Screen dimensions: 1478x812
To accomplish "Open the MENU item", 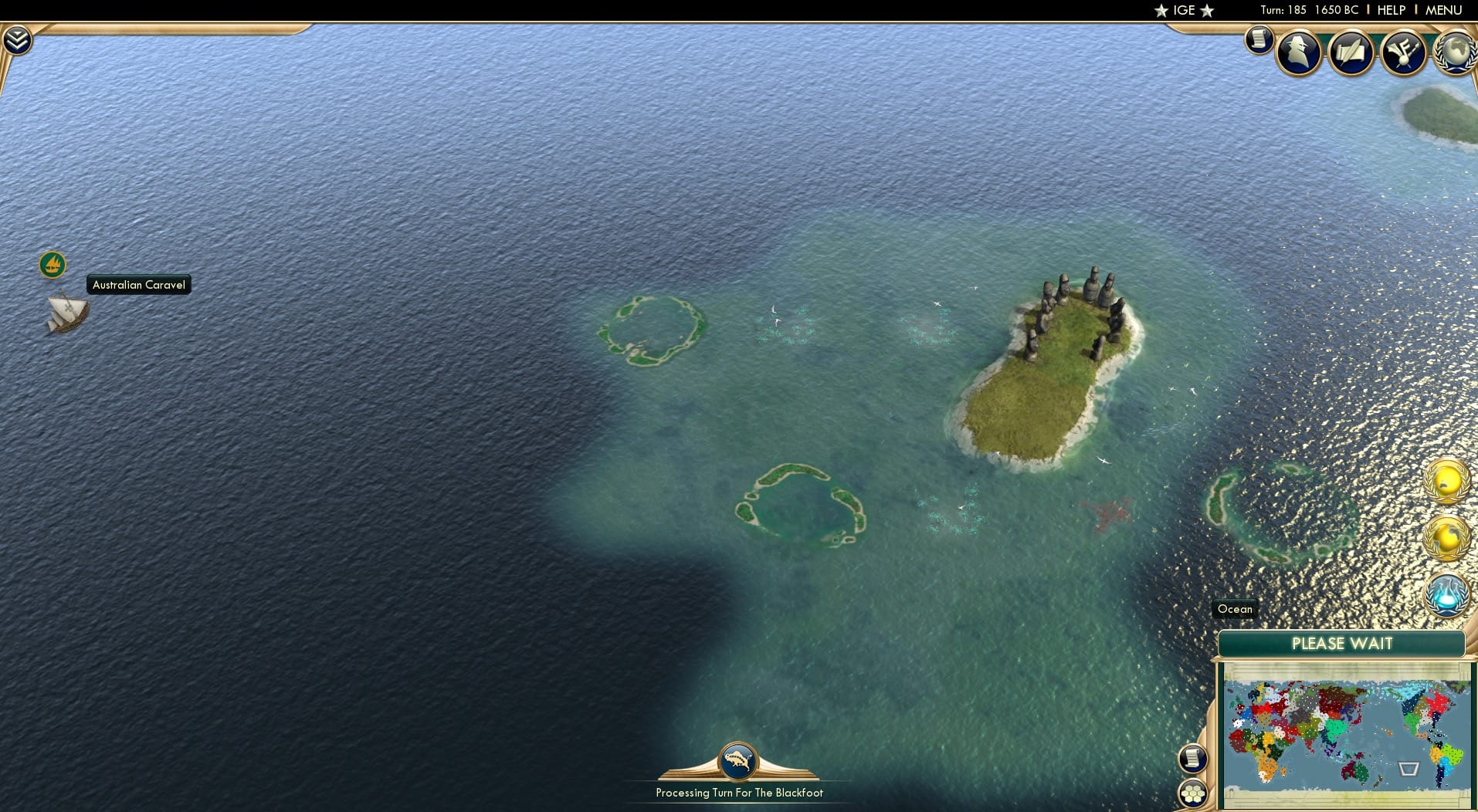I will tap(1446, 10).
